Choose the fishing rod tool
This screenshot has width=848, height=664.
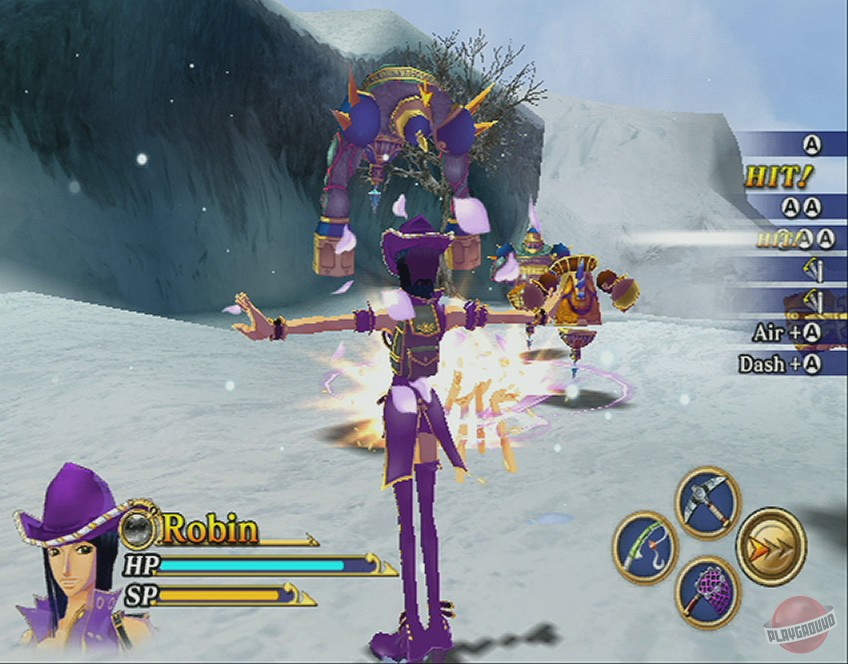[645, 548]
